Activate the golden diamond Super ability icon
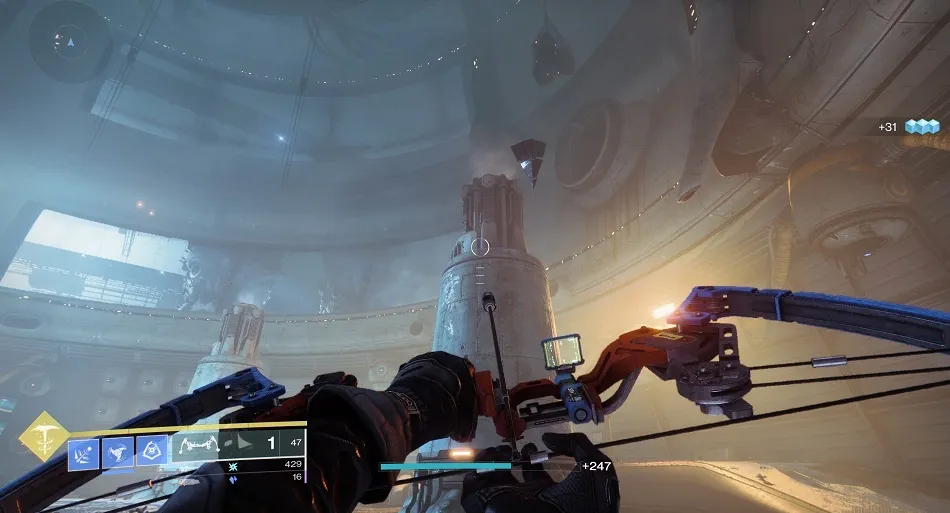Screen dimensions: 950x513 click(45, 436)
